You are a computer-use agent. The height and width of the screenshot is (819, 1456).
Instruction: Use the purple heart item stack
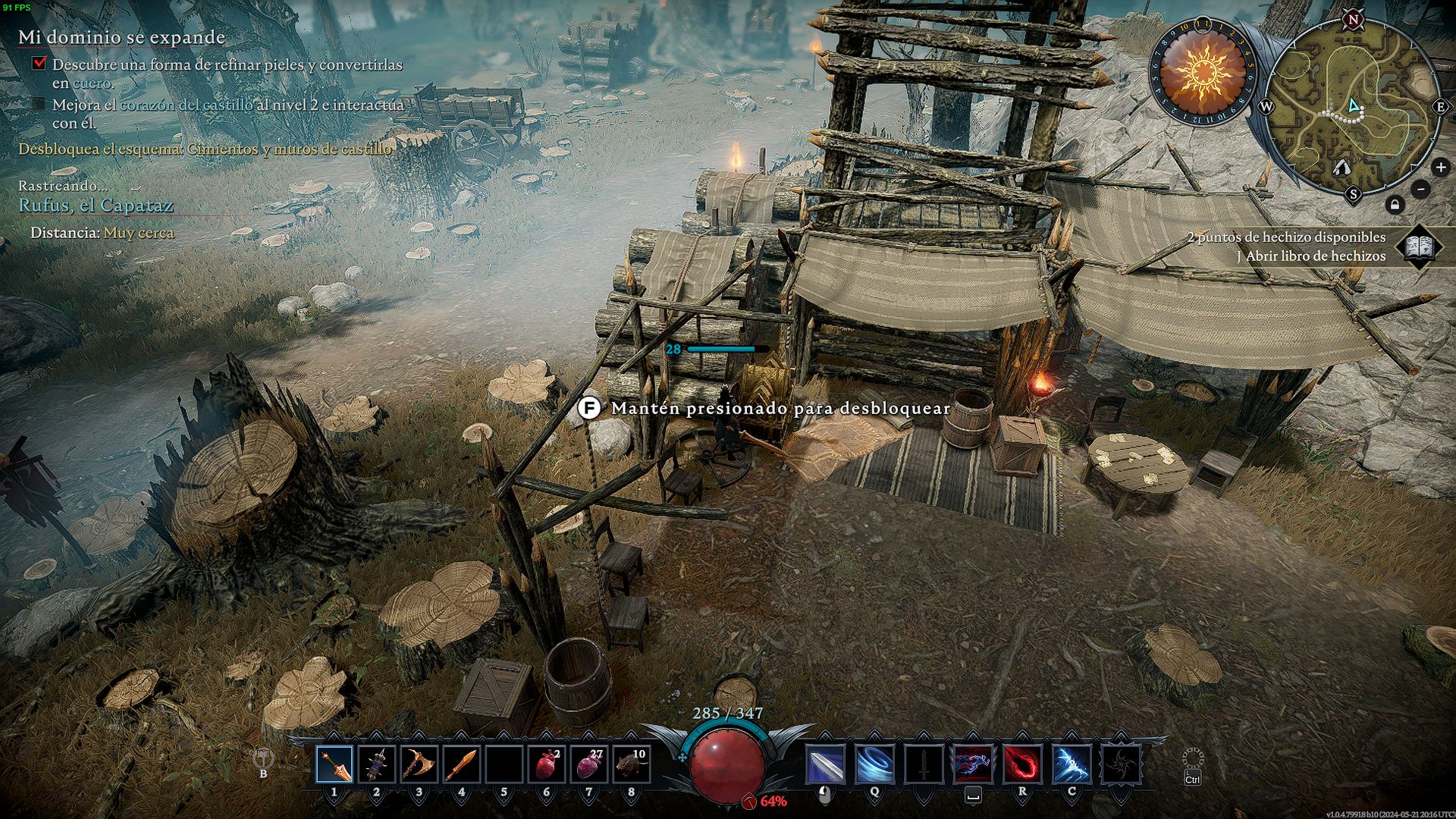tap(588, 764)
